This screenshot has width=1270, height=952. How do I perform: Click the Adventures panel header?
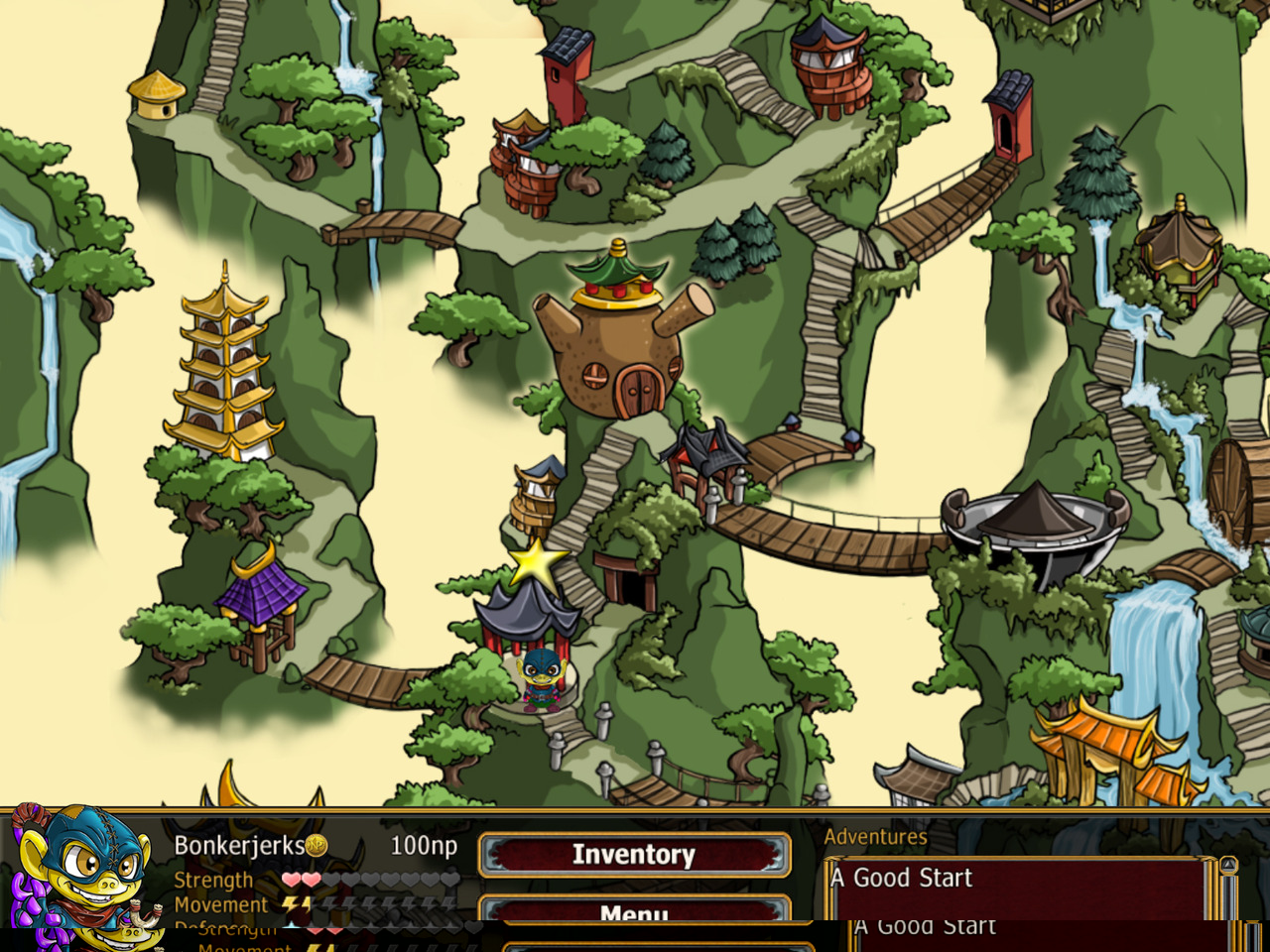(x=877, y=836)
